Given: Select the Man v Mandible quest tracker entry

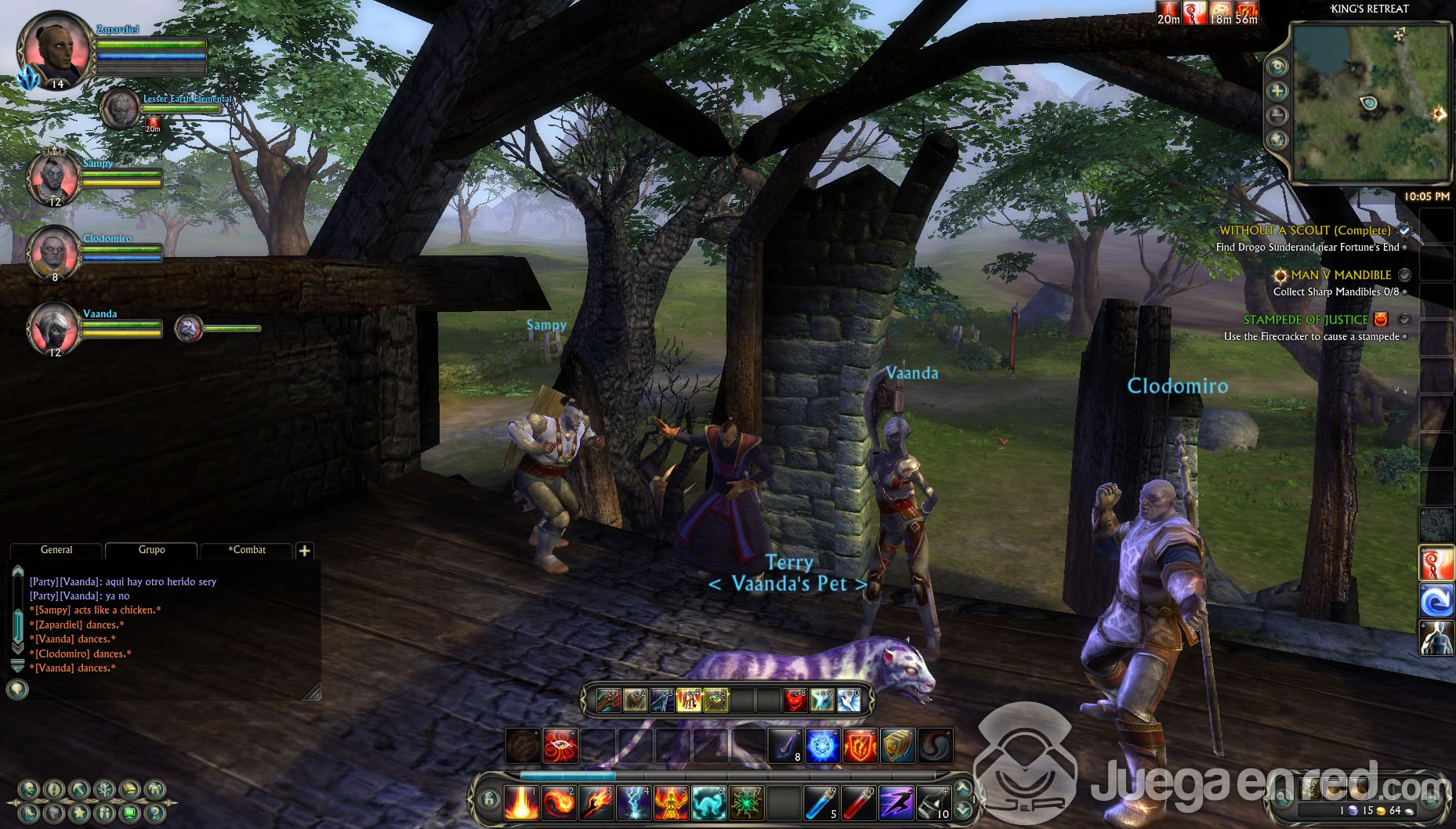Looking at the screenshot, I should 1340,275.
